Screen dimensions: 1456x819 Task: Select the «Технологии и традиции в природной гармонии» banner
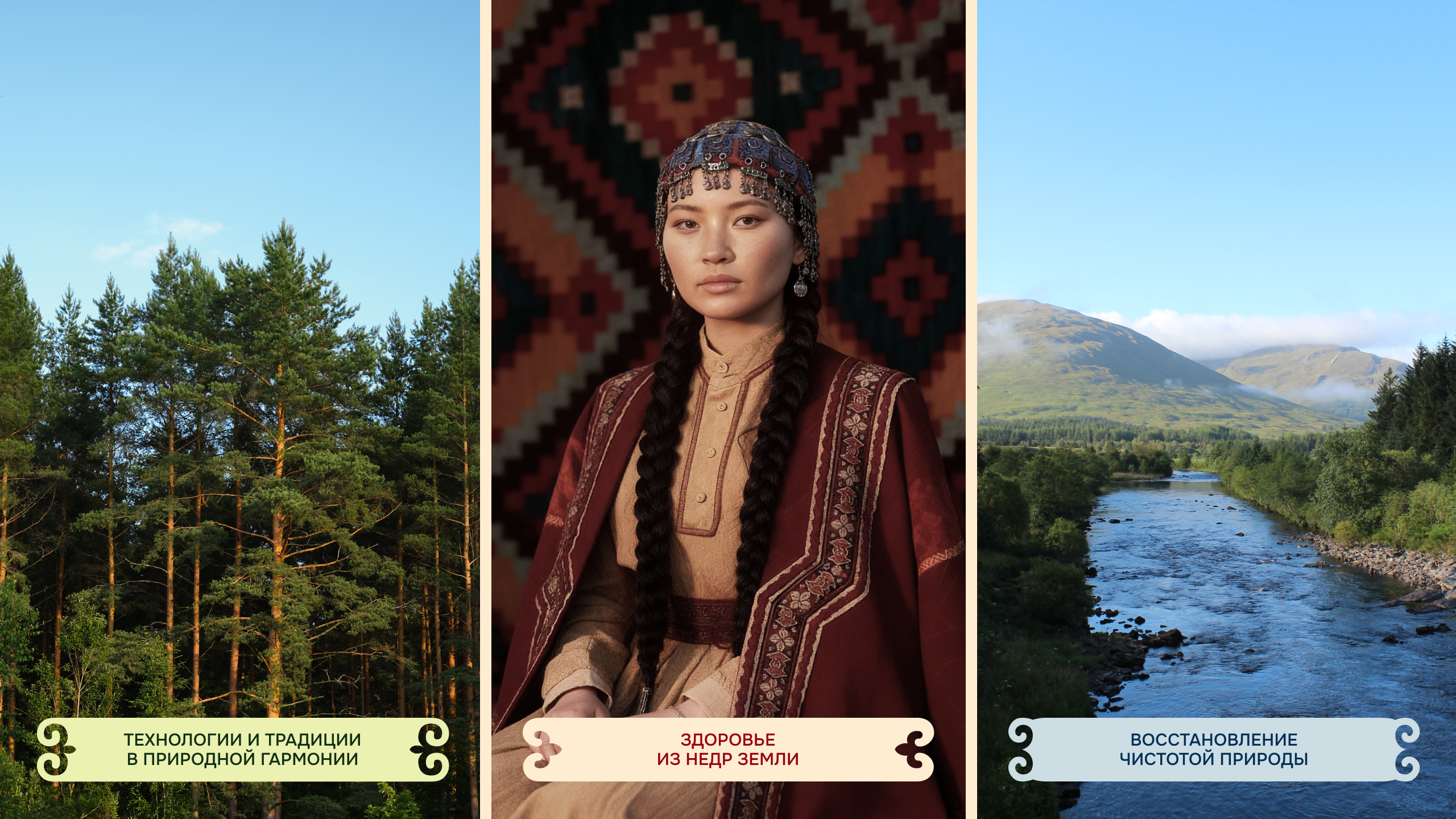point(243,749)
